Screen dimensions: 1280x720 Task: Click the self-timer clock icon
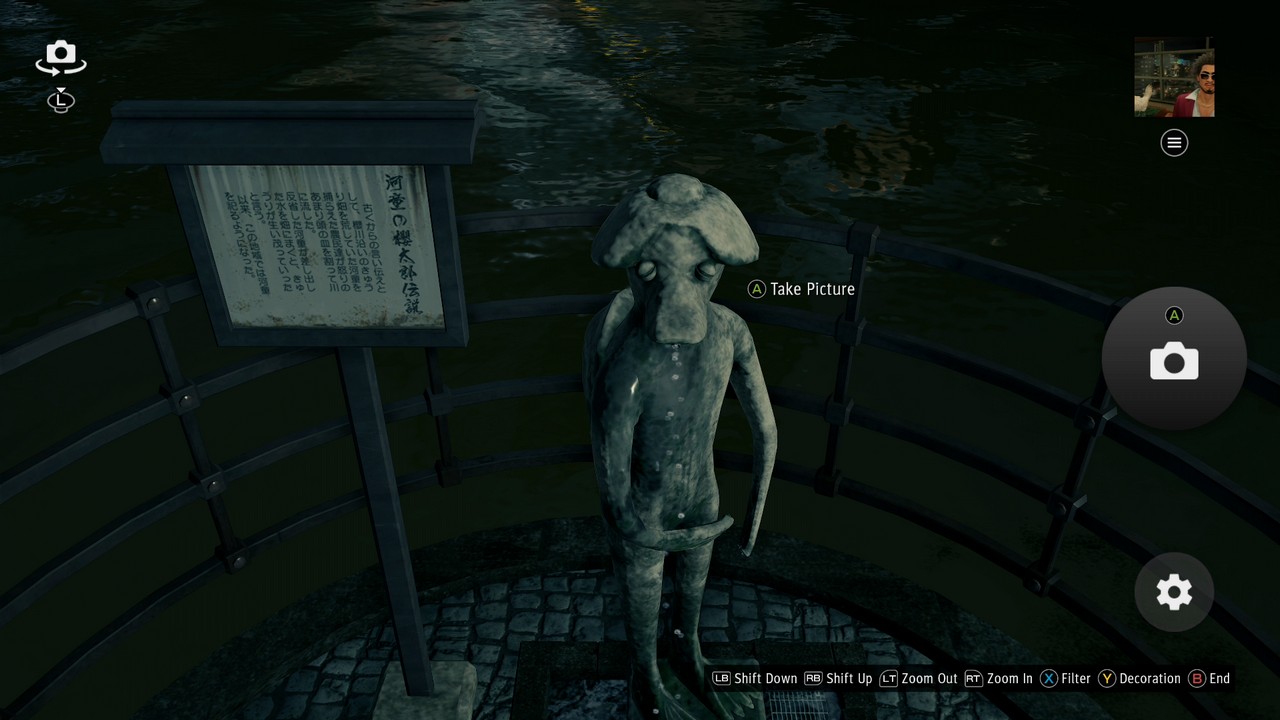(x=60, y=101)
